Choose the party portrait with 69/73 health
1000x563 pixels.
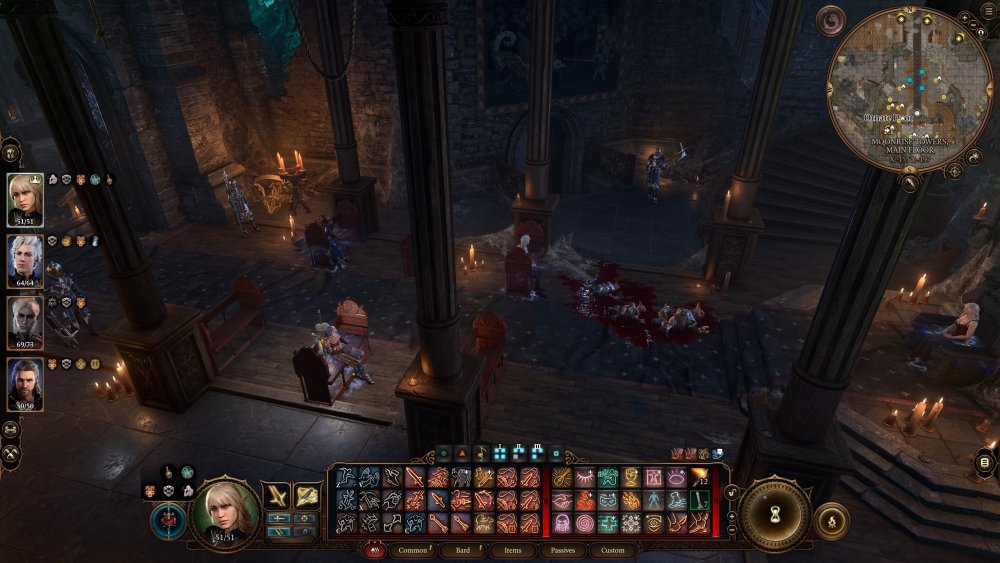point(25,321)
